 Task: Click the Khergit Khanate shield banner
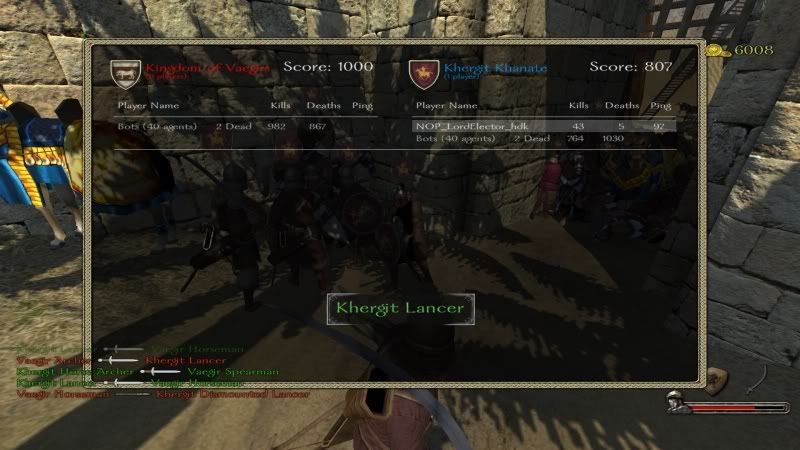422,71
